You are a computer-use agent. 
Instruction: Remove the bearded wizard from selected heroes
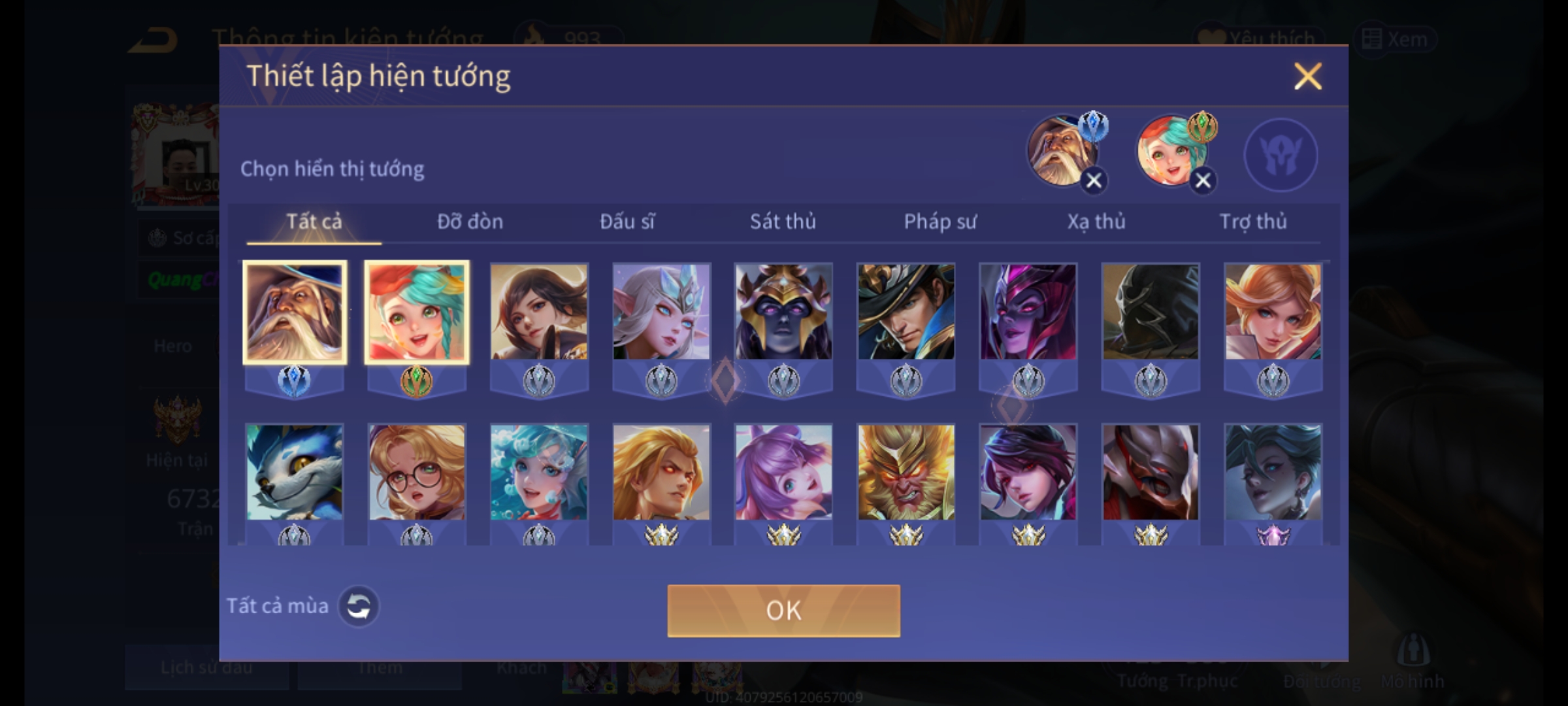click(1094, 180)
